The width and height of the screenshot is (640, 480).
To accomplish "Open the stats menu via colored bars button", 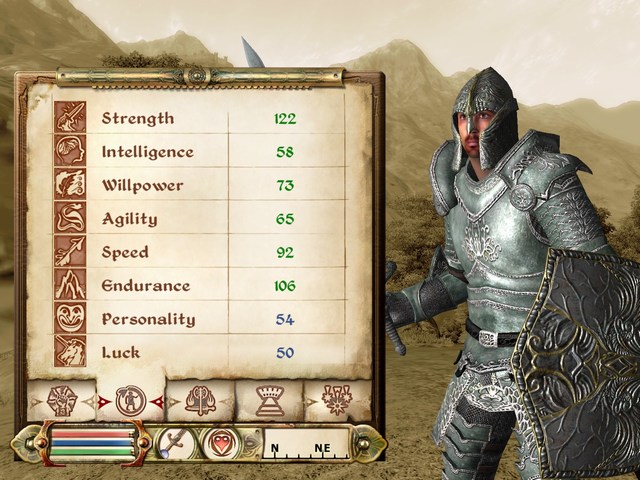I will pyautogui.click(x=92, y=443).
